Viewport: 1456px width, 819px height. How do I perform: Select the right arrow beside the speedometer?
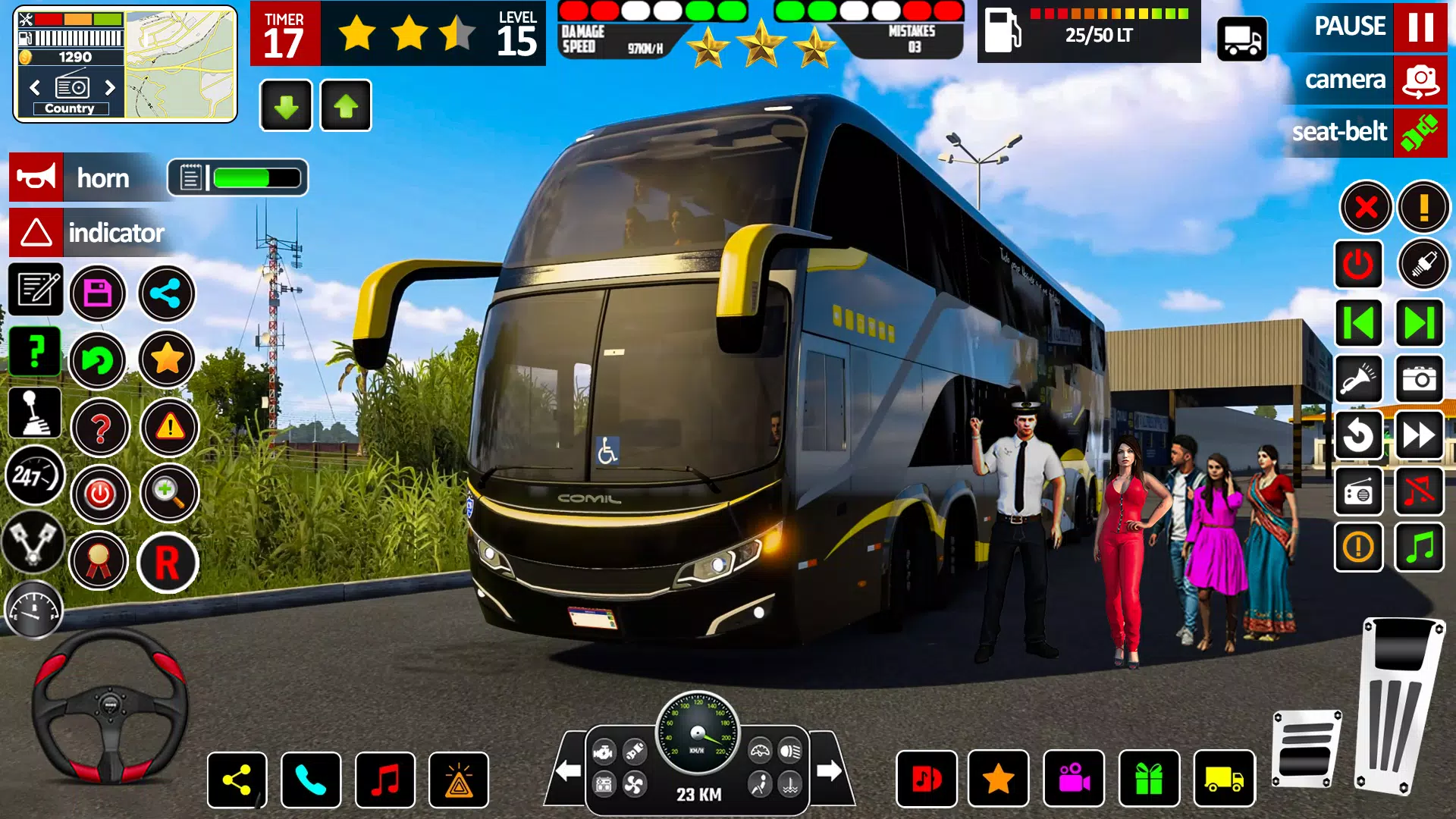[829, 771]
